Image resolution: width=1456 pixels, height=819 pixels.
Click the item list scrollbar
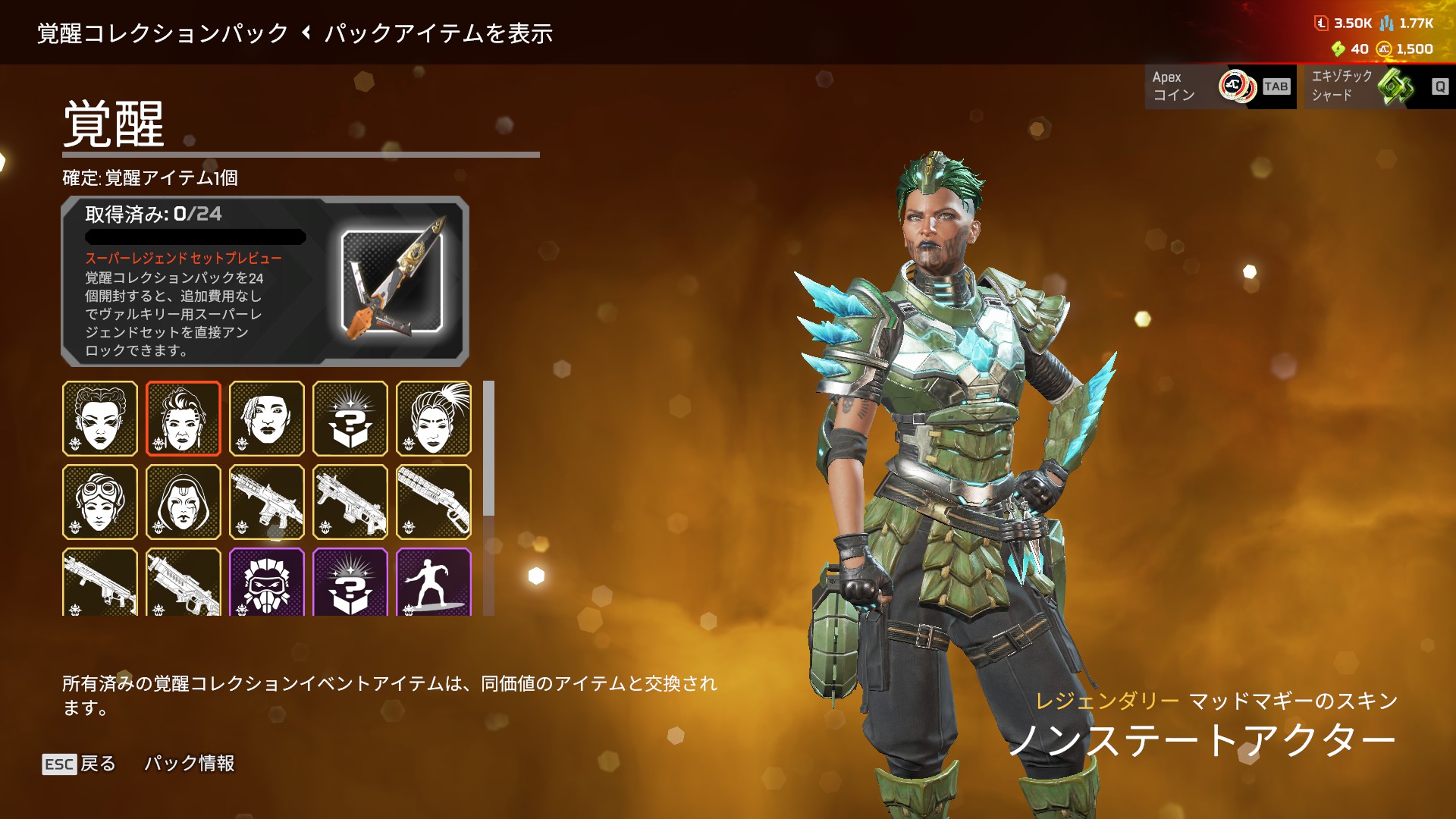pyautogui.click(x=489, y=449)
